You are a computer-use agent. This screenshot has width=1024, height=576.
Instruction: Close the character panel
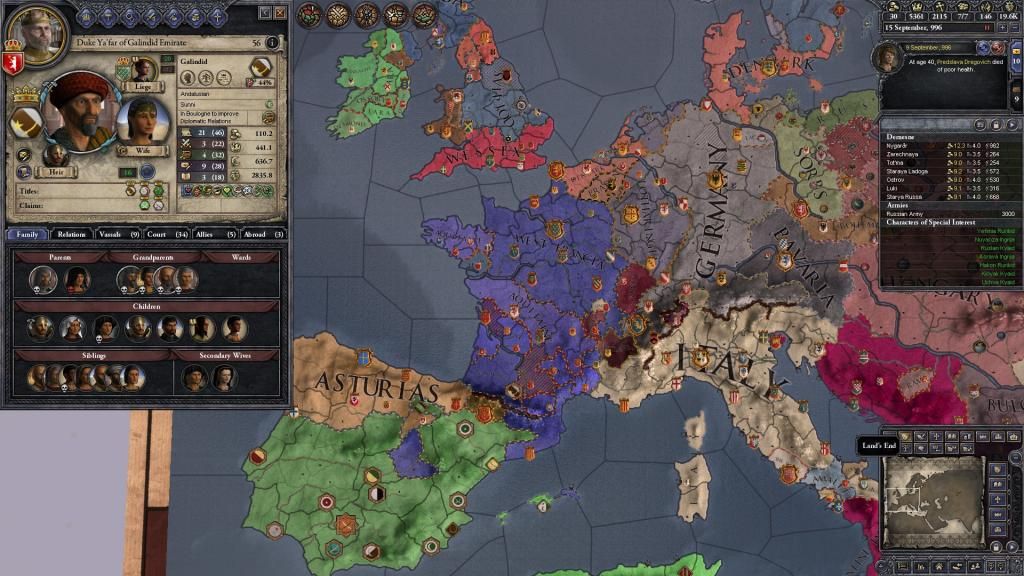click(280, 13)
